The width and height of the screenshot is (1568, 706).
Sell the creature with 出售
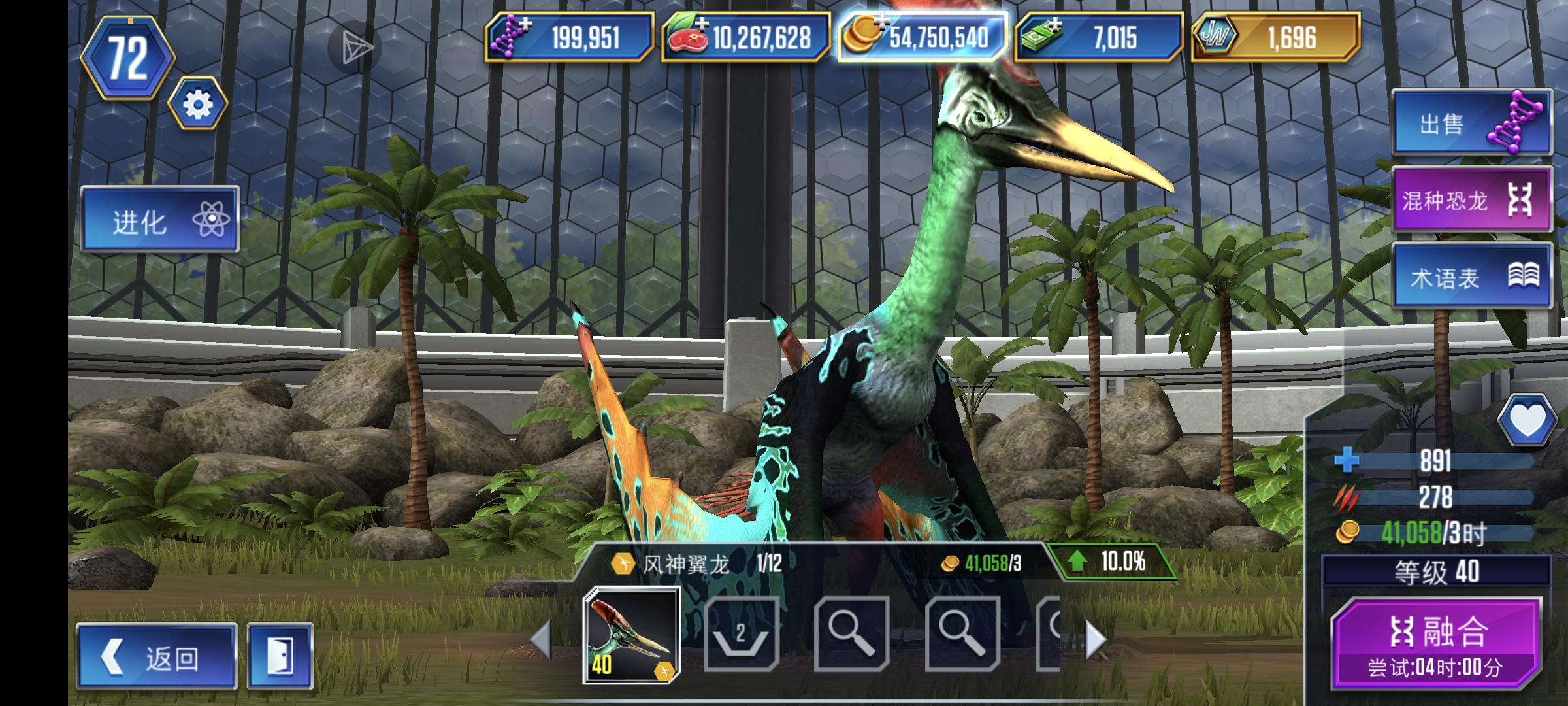1471,124
